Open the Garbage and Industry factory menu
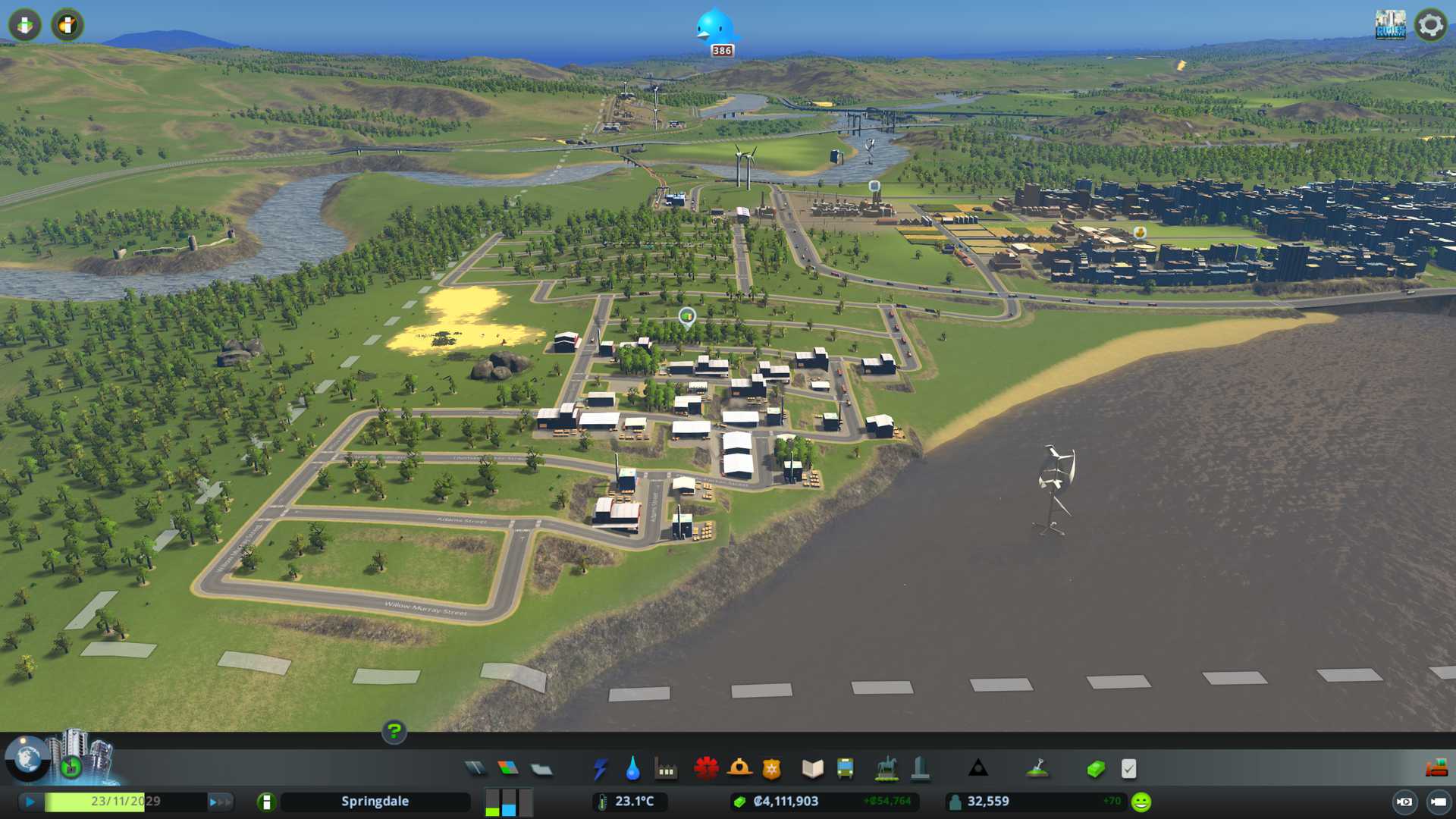 click(x=666, y=769)
